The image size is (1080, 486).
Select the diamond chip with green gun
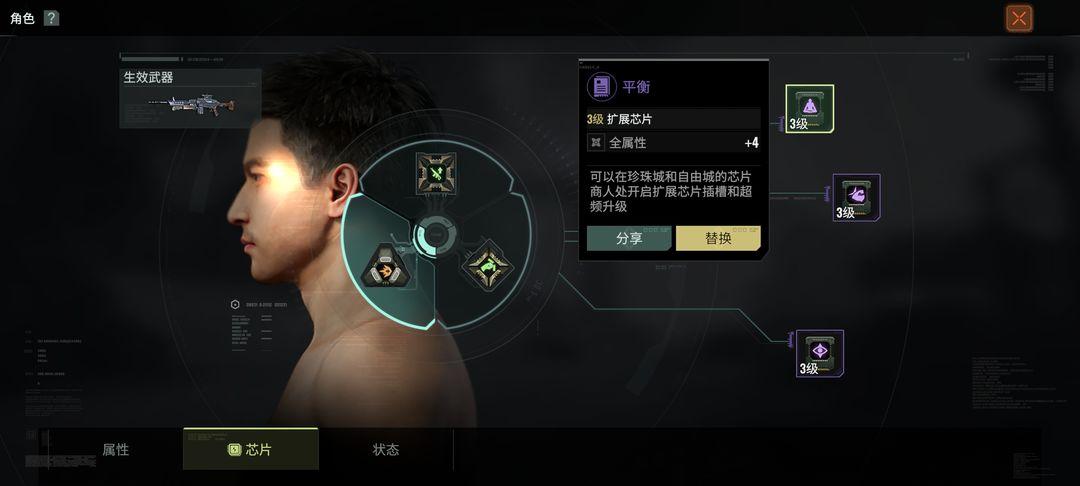pyautogui.click(x=487, y=264)
